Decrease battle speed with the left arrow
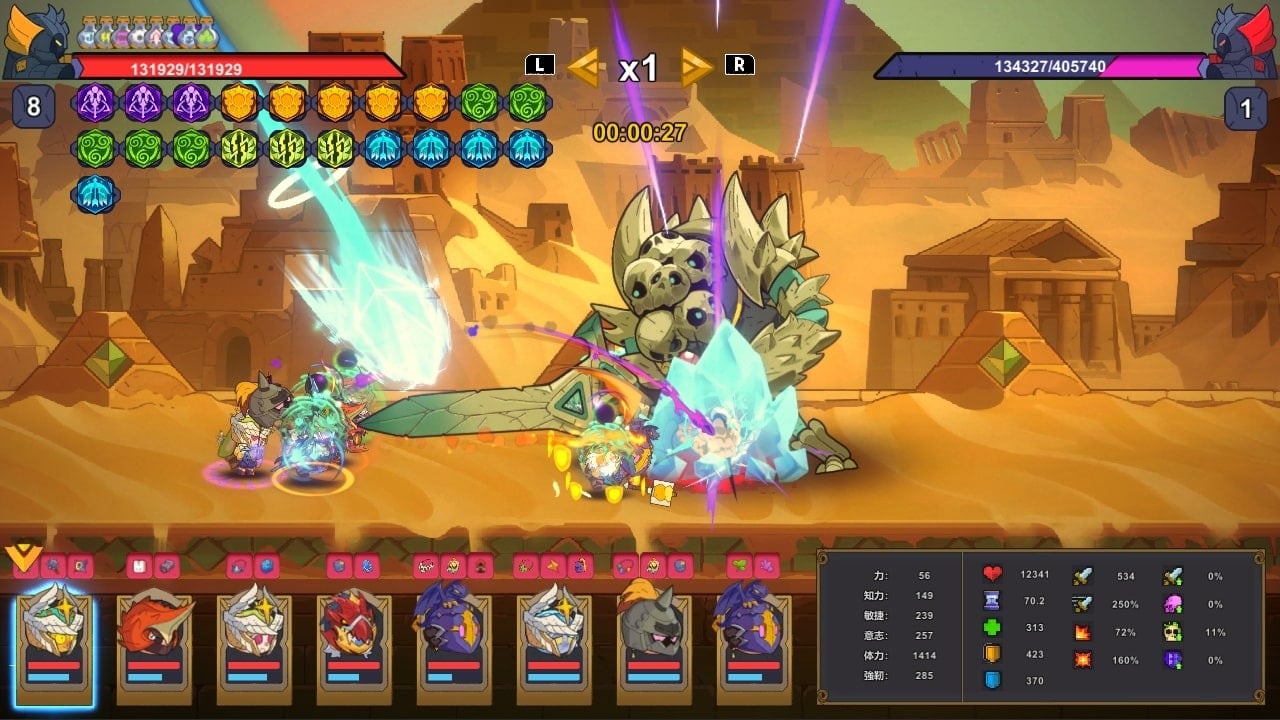Image resolution: width=1280 pixels, height=720 pixels. coord(585,68)
